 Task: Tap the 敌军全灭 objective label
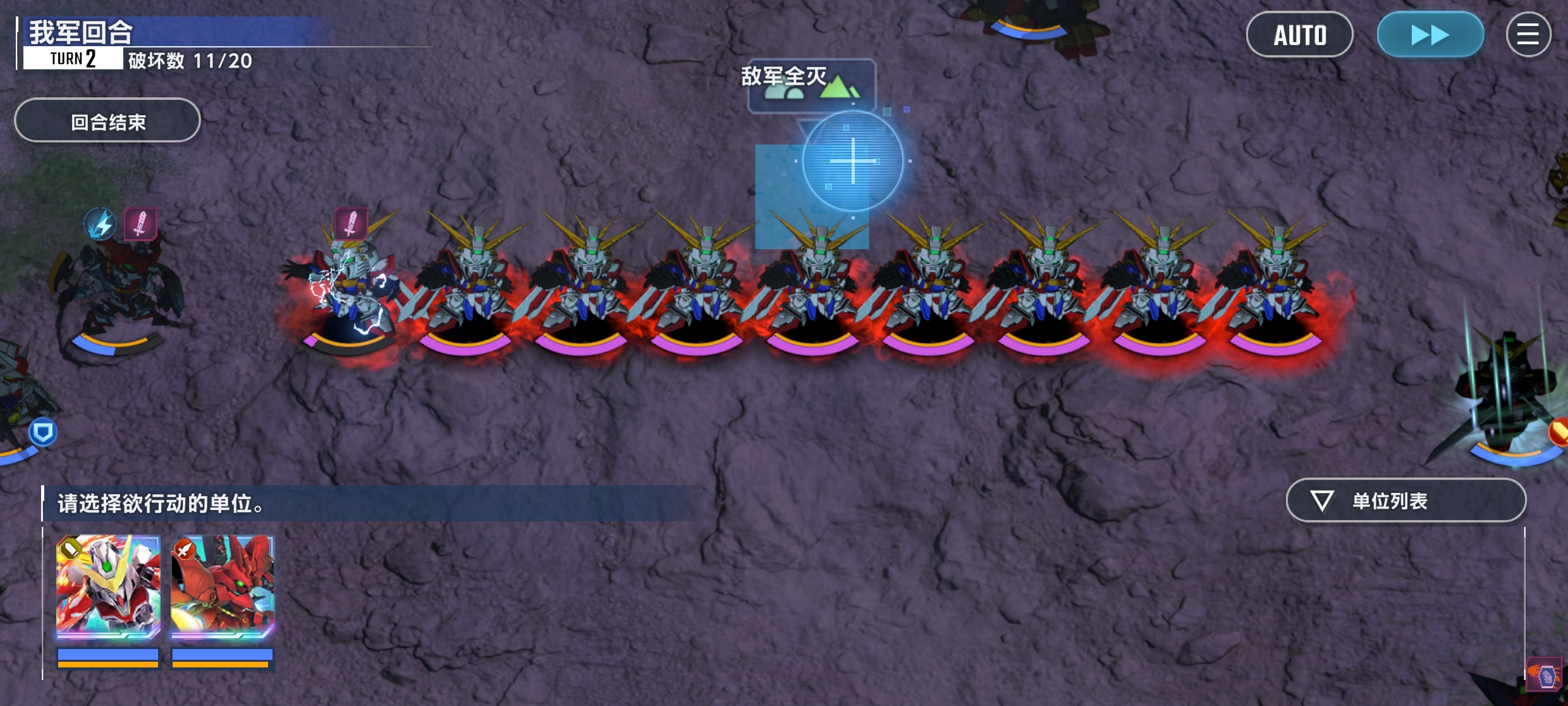tap(785, 77)
